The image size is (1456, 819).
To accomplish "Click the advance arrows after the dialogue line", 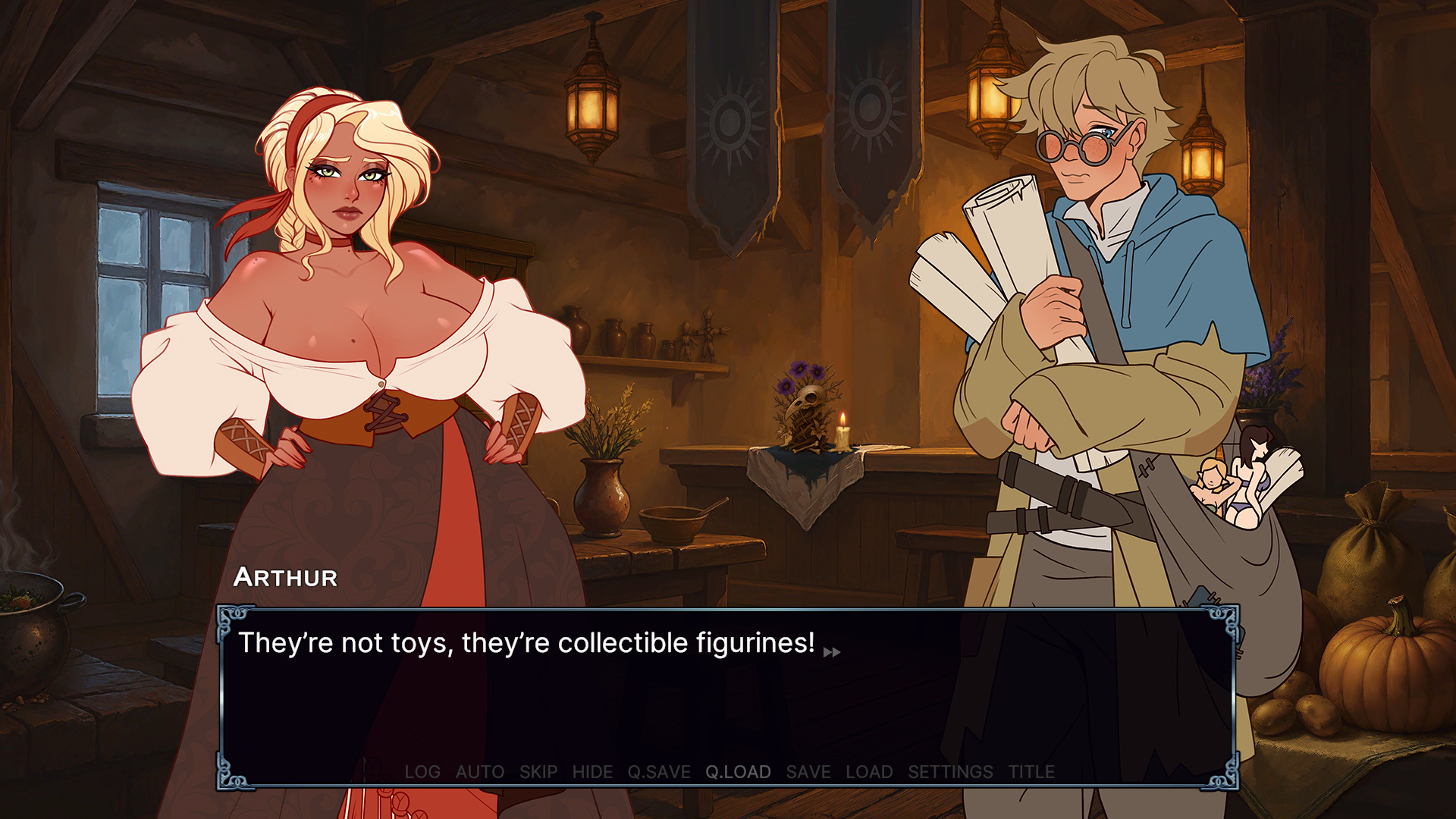I will pos(832,652).
